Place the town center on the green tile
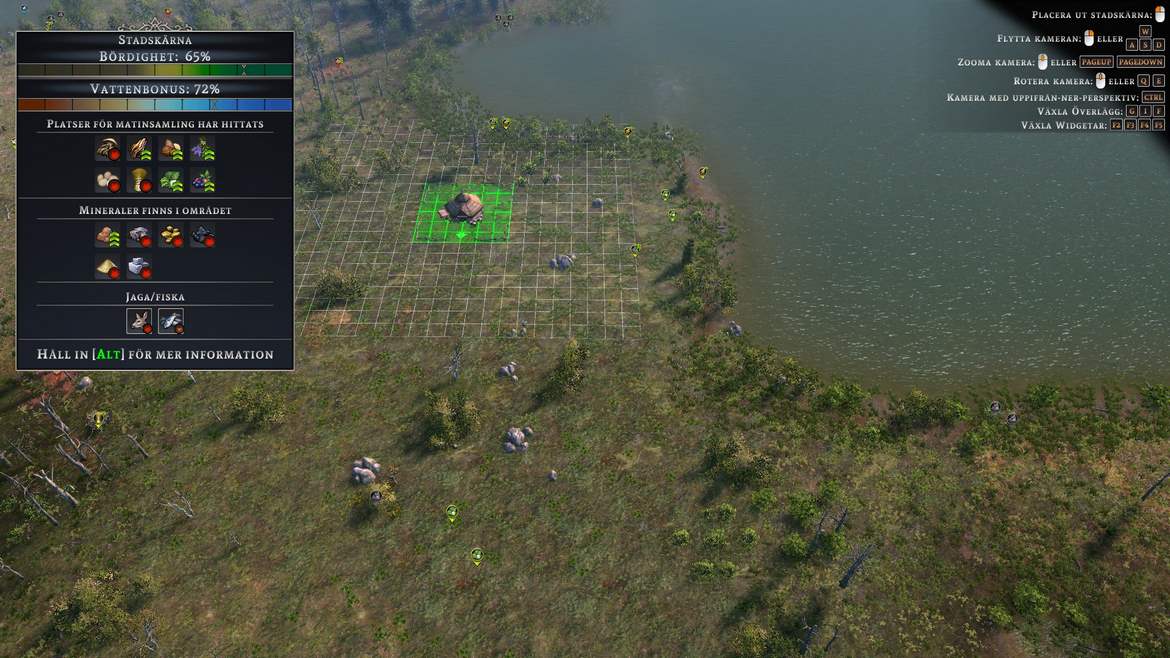The image size is (1170, 658). (463, 212)
